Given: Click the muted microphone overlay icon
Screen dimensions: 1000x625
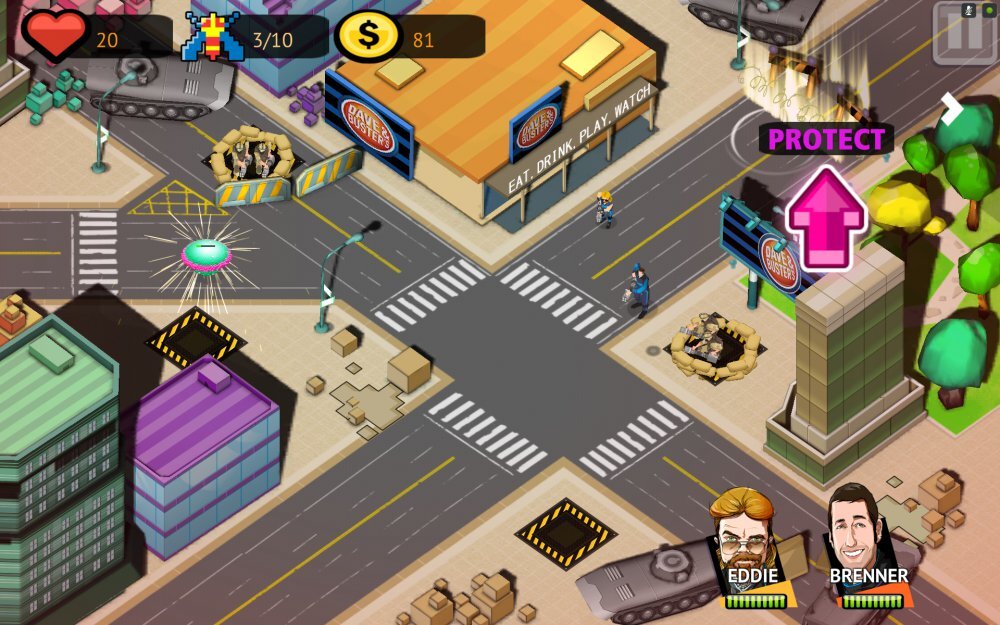Looking at the screenshot, I should pyautogui.click(x=967, y=11).
